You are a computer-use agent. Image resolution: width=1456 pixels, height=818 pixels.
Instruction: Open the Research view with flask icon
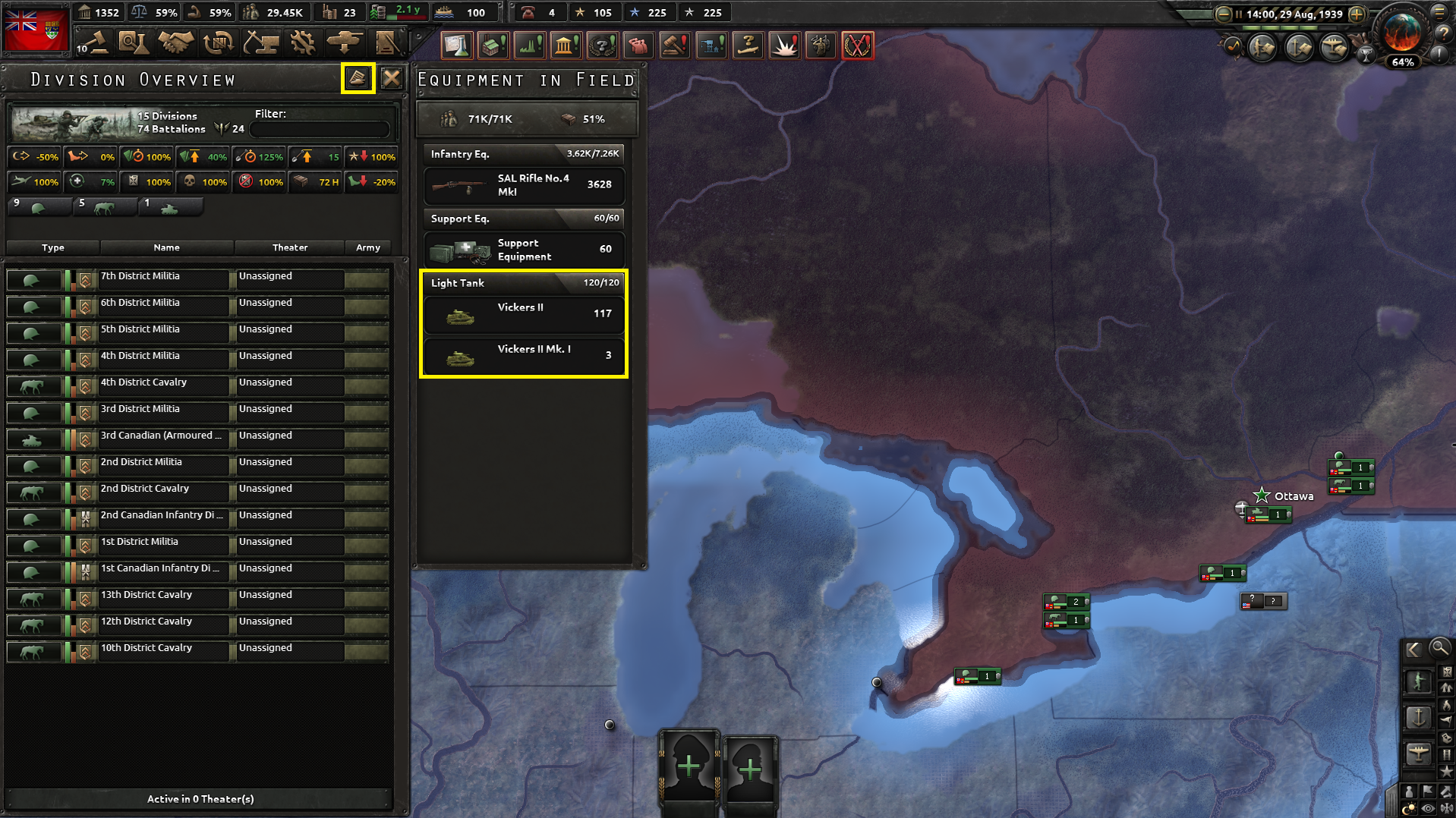pyautogui.click(x=134, y=43)
